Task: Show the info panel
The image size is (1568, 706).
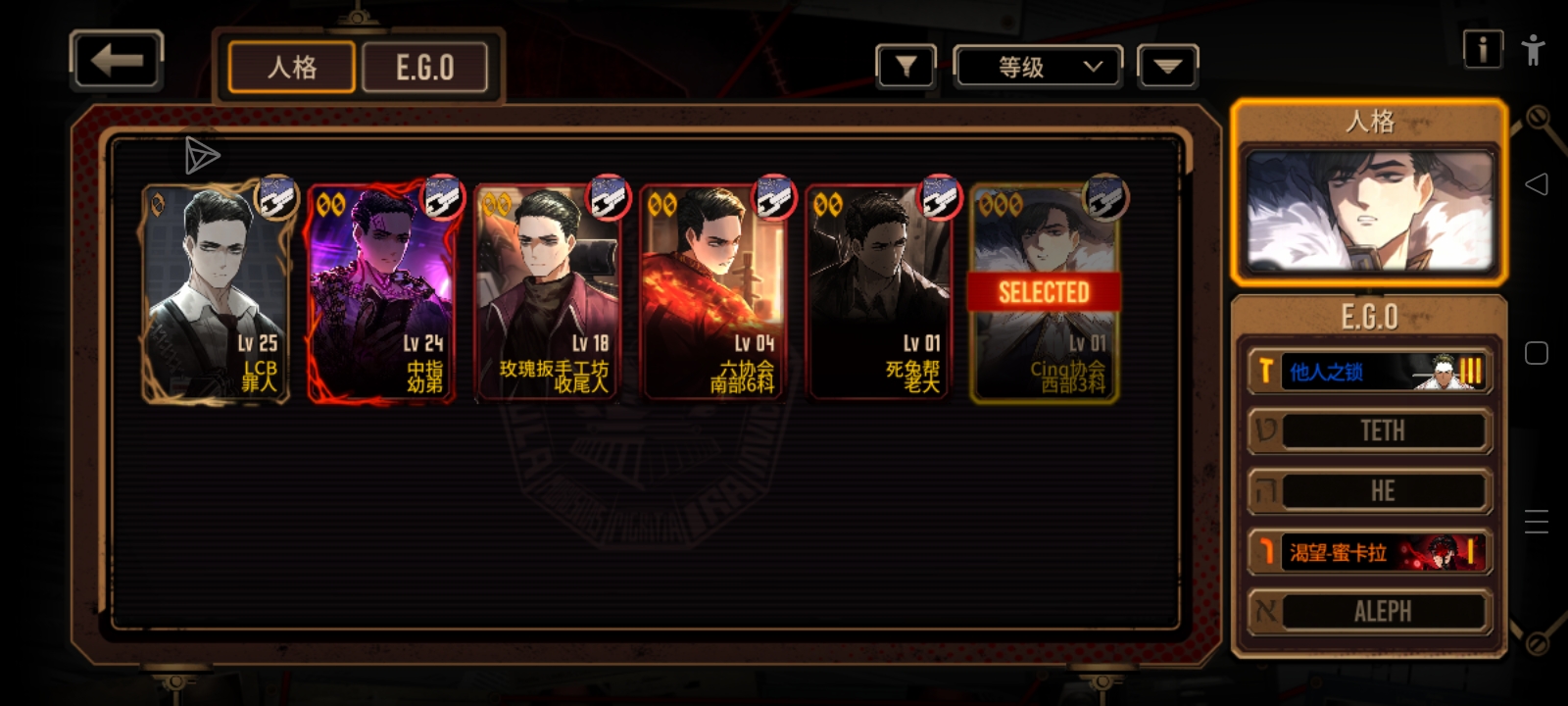Action: [1482, 49]
